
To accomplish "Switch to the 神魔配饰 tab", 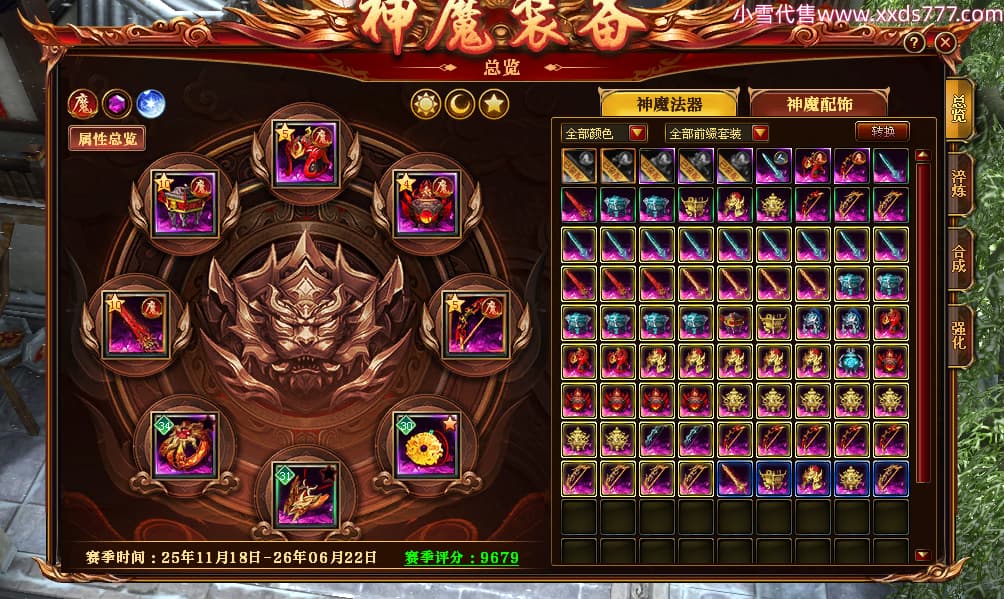I will [817, 104].
